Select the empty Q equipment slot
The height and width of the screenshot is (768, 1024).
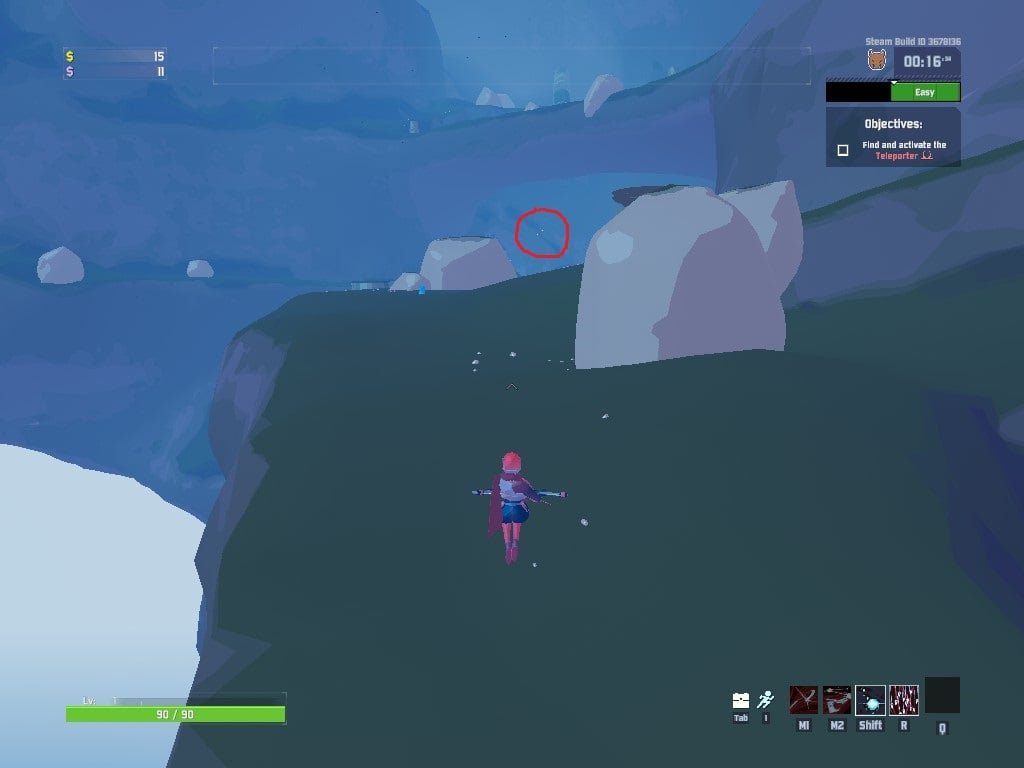tap(942, 695)
